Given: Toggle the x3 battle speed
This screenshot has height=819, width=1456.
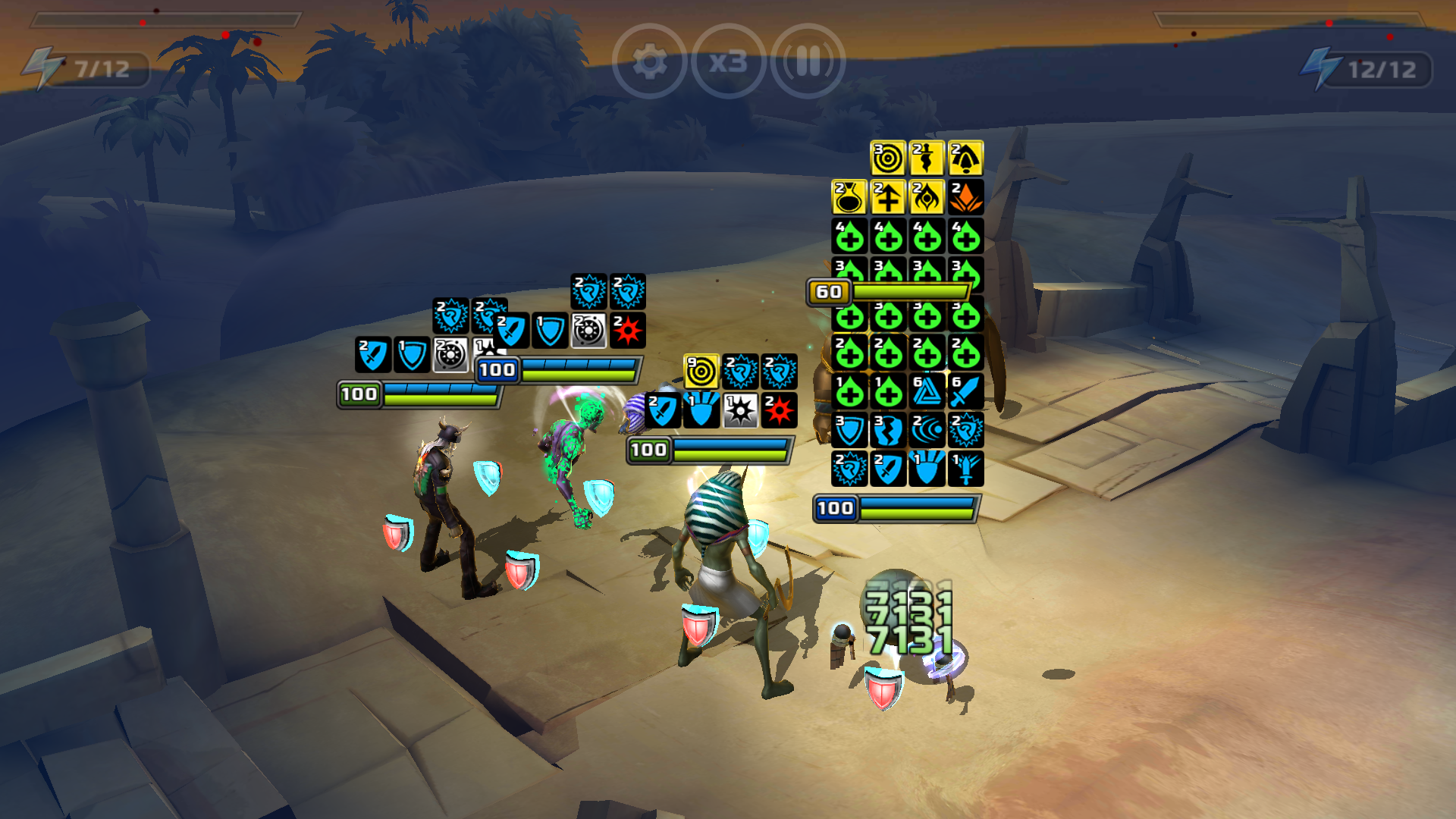Looking at the screenshot, I should point(729,61).
